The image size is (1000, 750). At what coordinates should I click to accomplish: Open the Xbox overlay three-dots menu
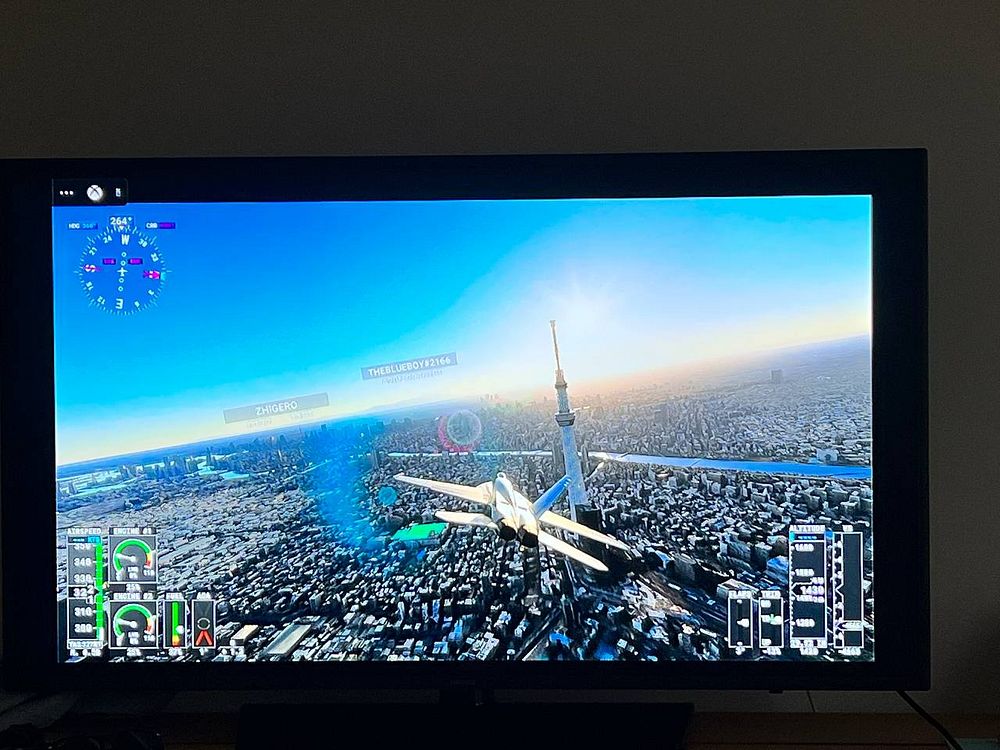point(67,192)
